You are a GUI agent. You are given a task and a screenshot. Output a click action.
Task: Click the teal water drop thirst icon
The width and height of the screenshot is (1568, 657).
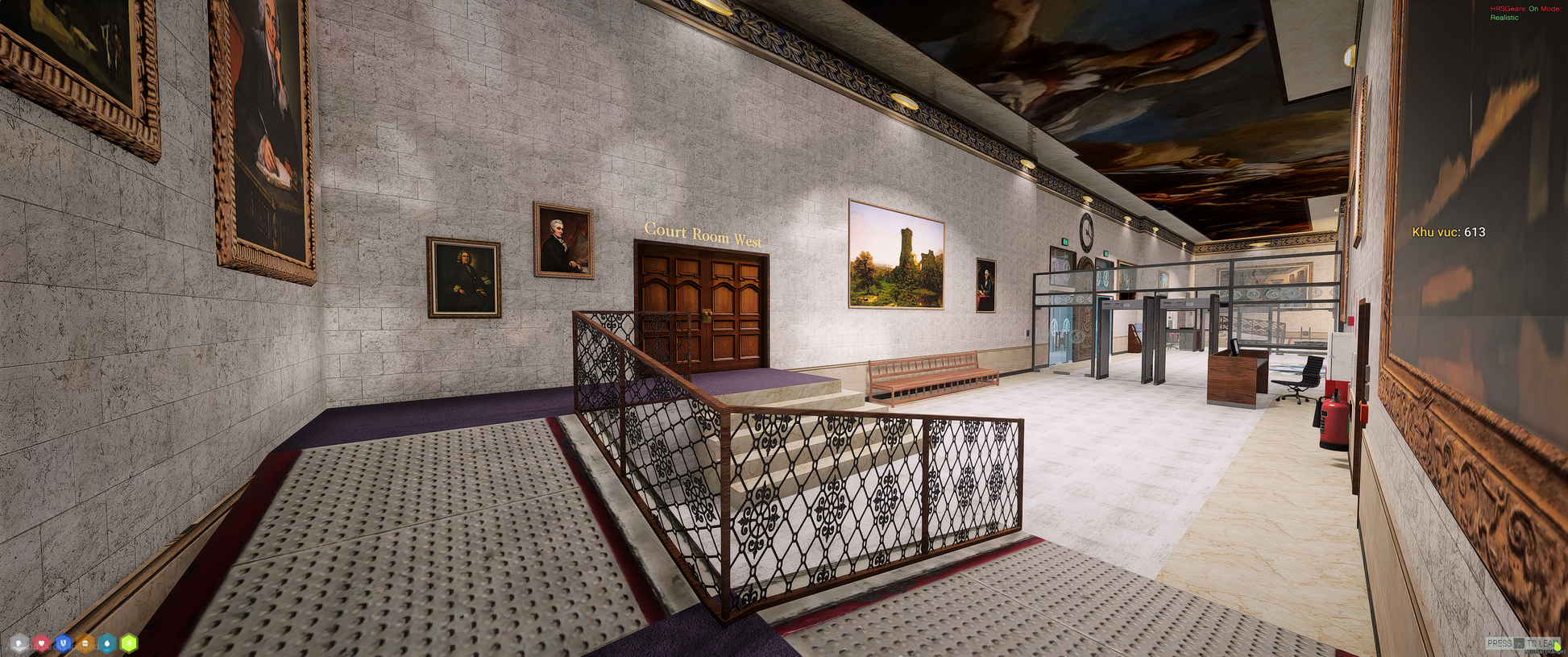[106, 643]
